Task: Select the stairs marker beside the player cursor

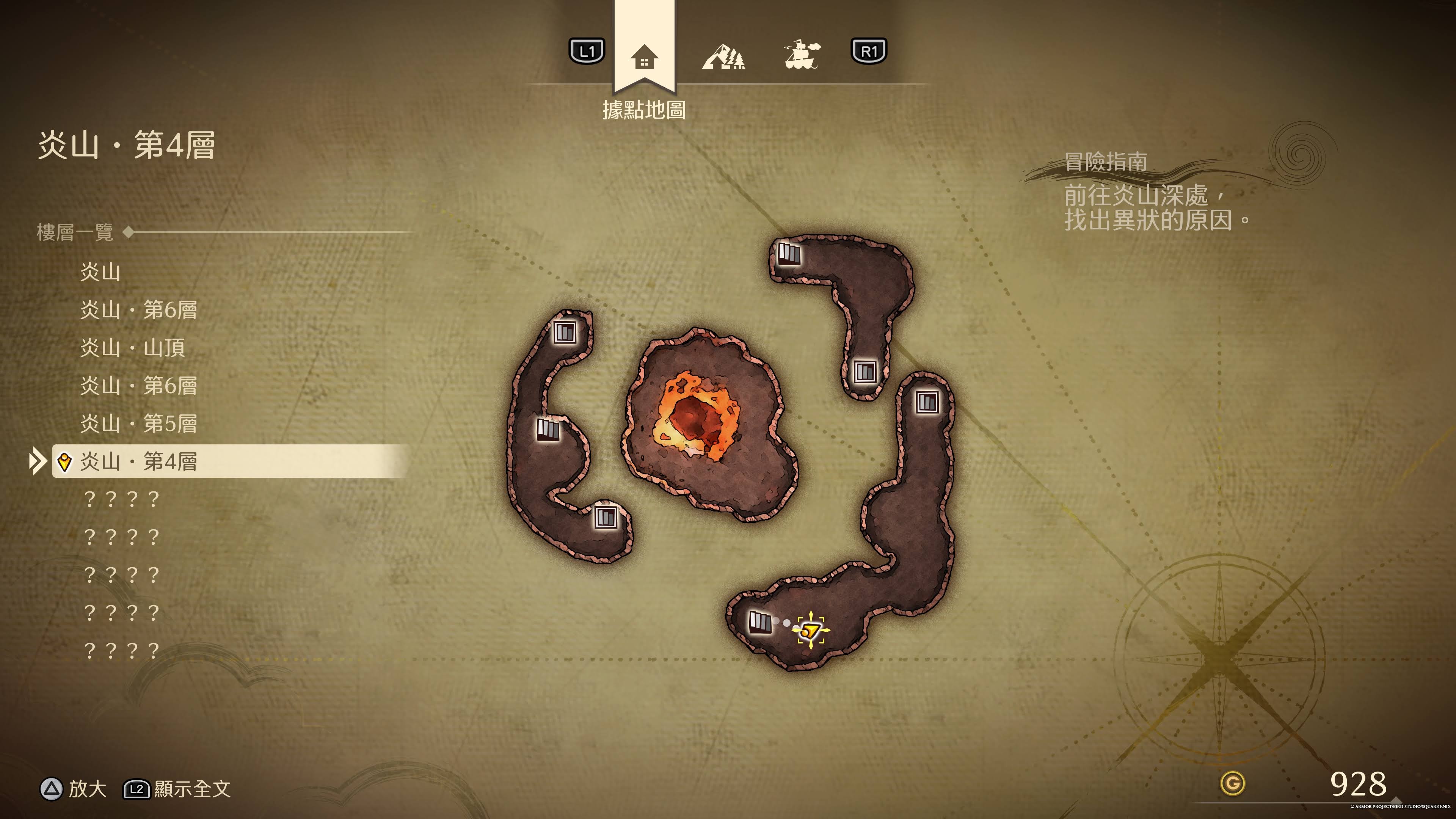Action: (759, 622)
